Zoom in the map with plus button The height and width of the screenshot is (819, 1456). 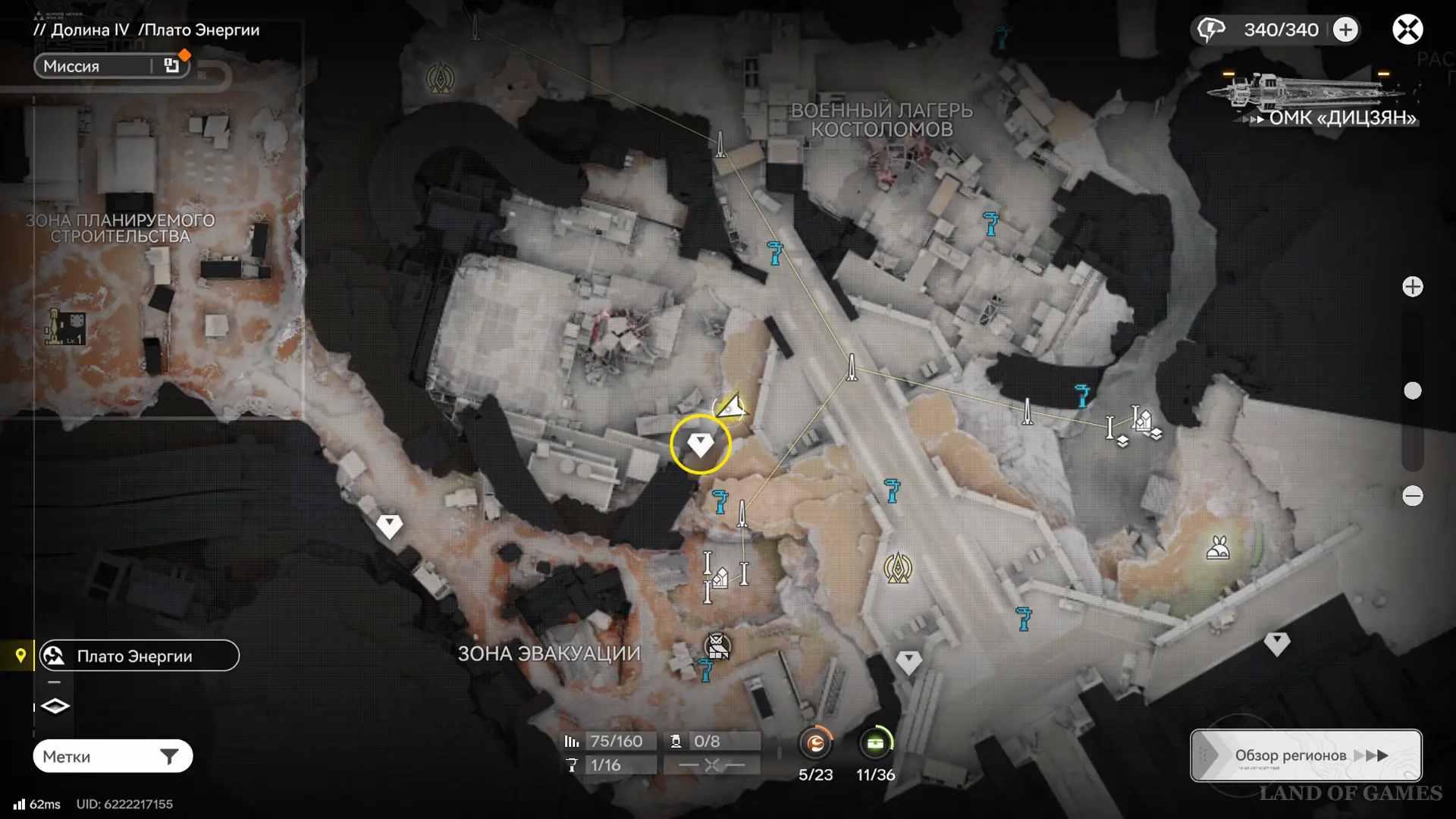point(1412,287)
